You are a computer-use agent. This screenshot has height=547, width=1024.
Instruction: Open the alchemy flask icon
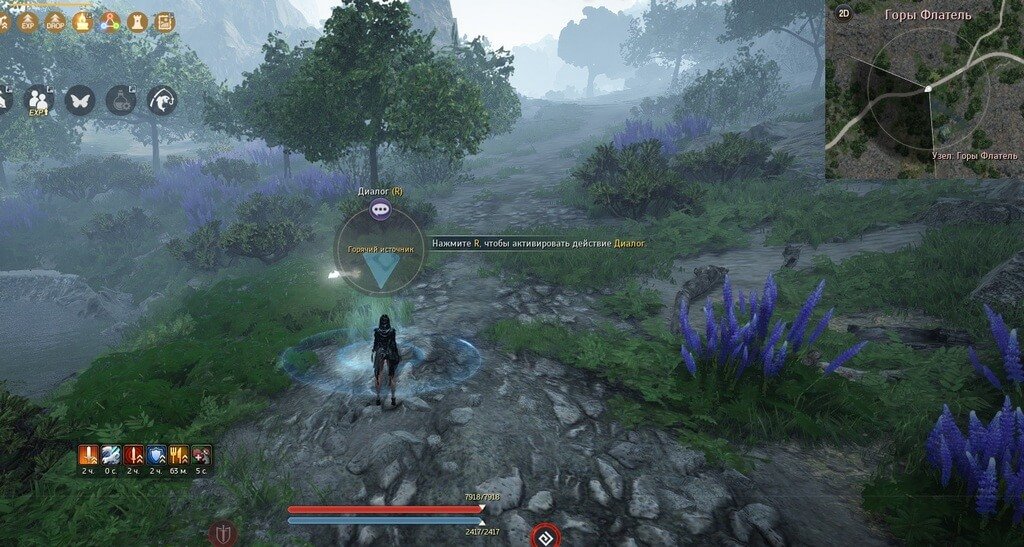pos(121,100)
